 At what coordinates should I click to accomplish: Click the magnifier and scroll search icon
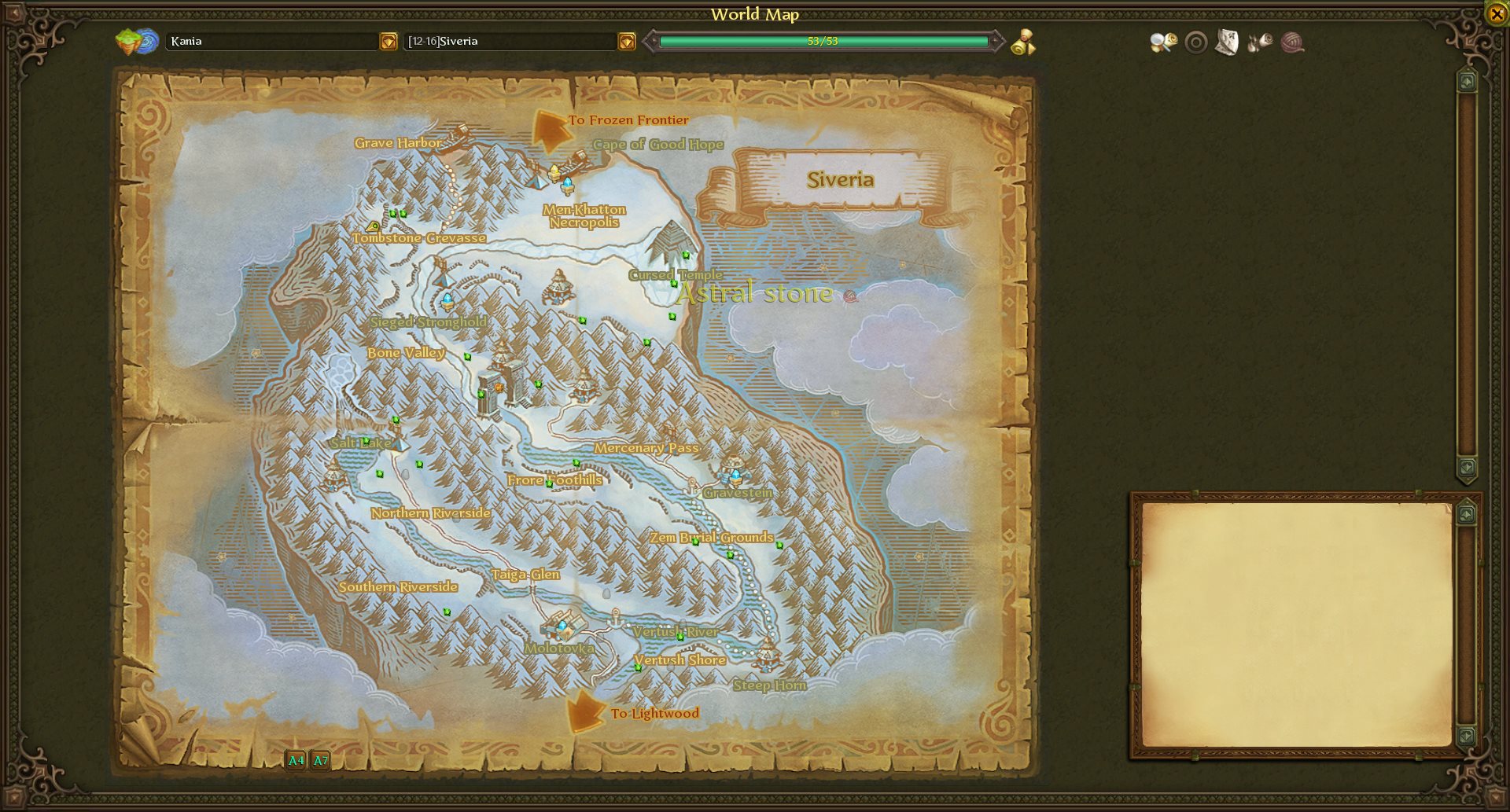1163,42
